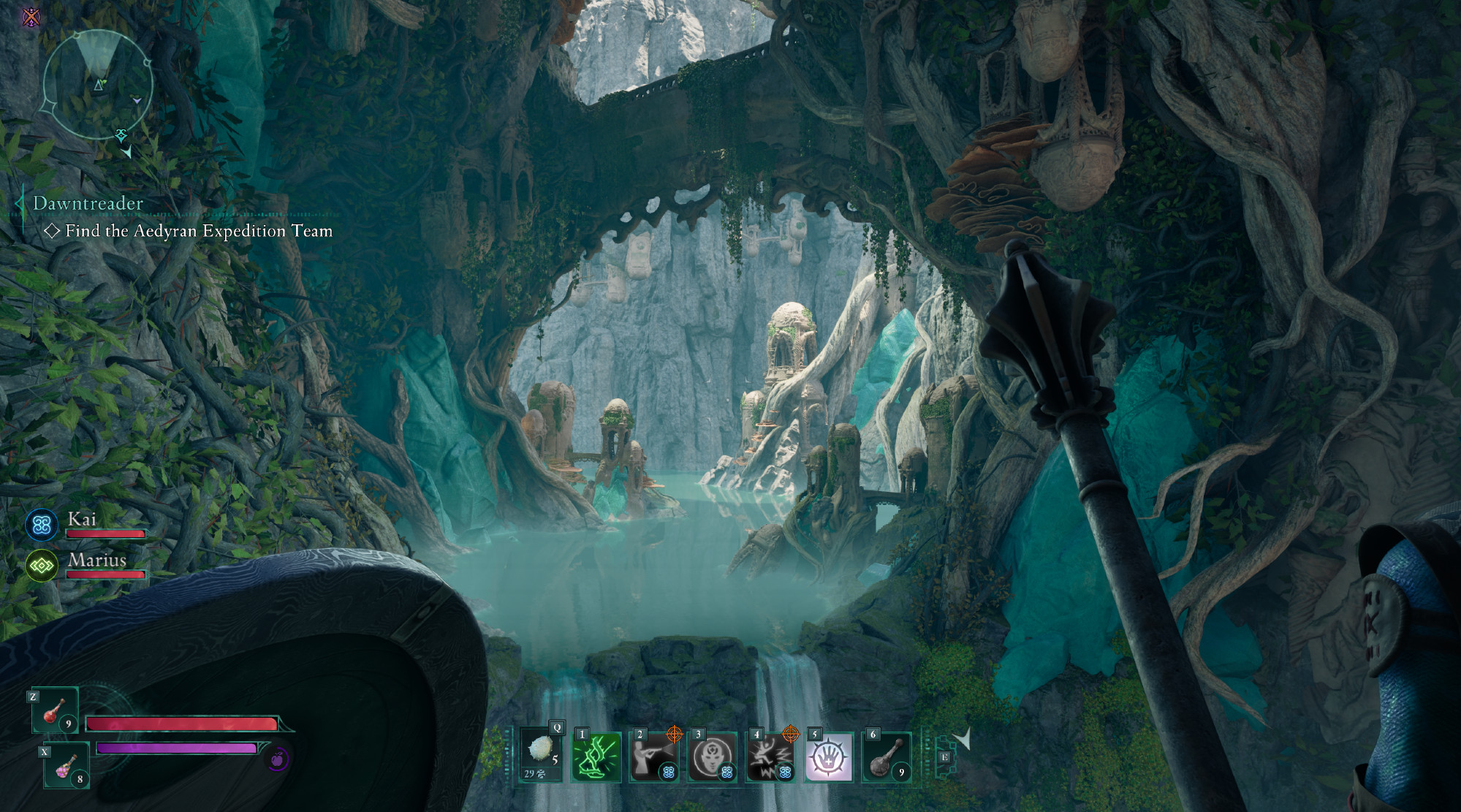
Task: Use the pink essence potion slot
Action: 67,765
